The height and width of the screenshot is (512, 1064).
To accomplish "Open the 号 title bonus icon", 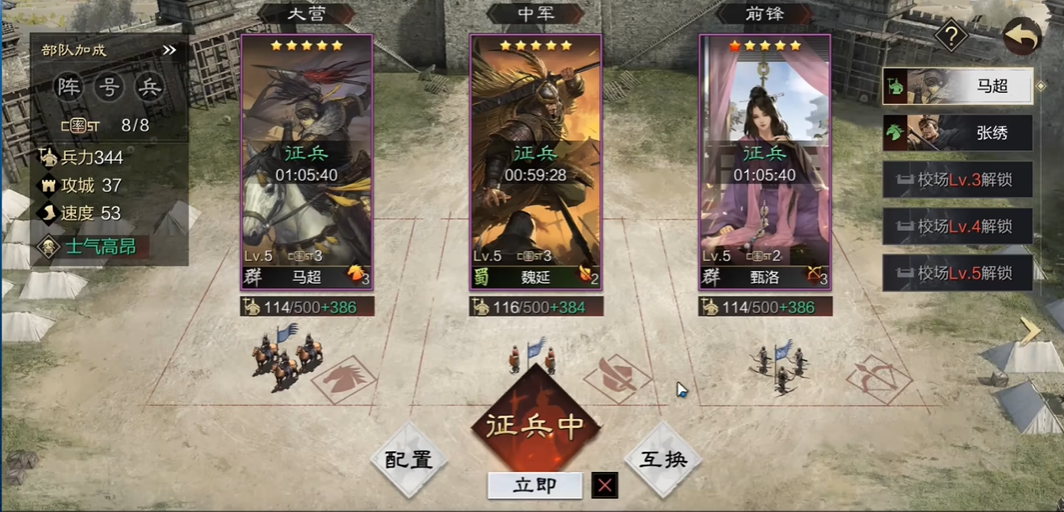I will point(108,87).
